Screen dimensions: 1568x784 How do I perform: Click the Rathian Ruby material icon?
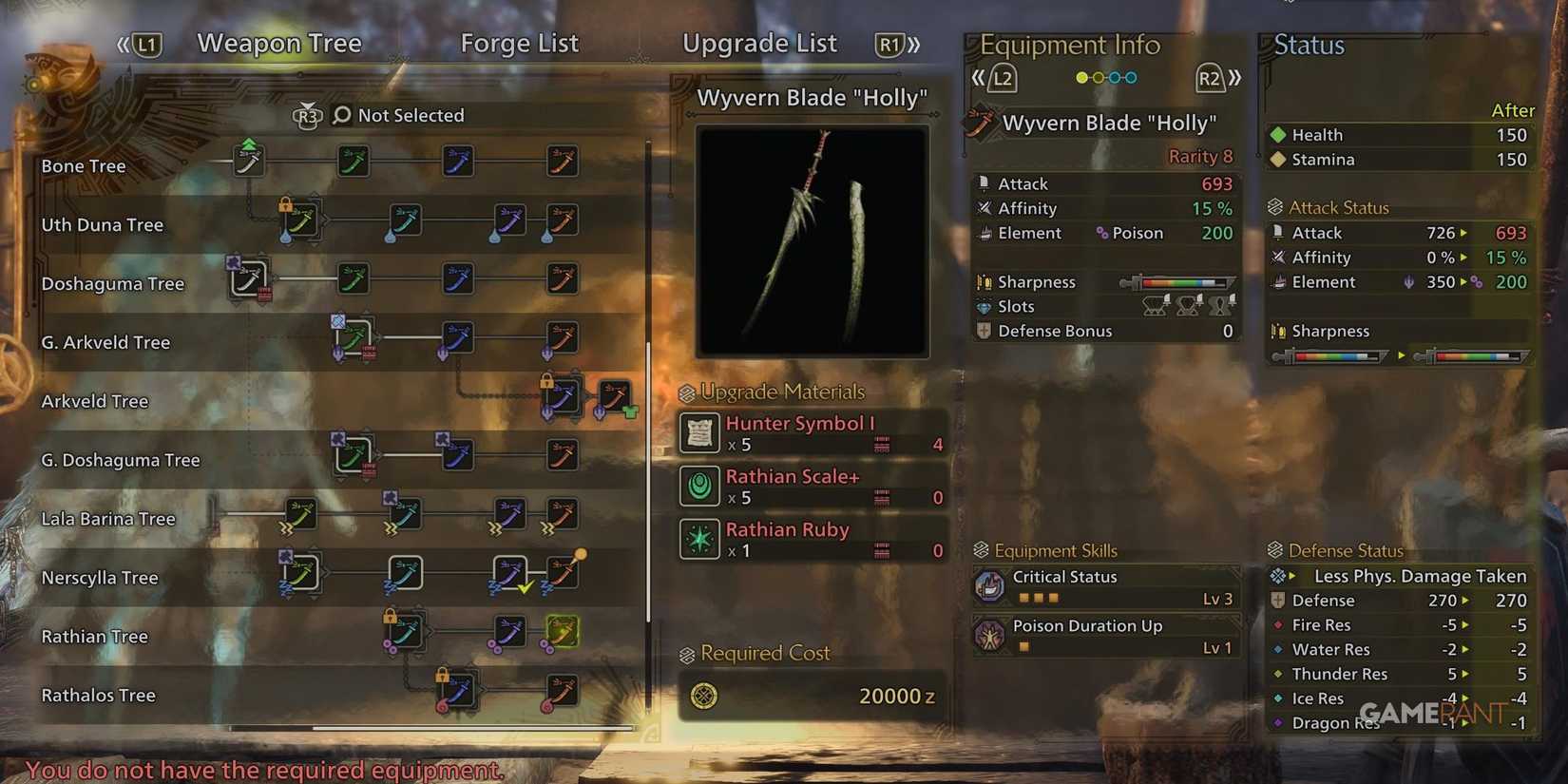[x=699, y=539]
